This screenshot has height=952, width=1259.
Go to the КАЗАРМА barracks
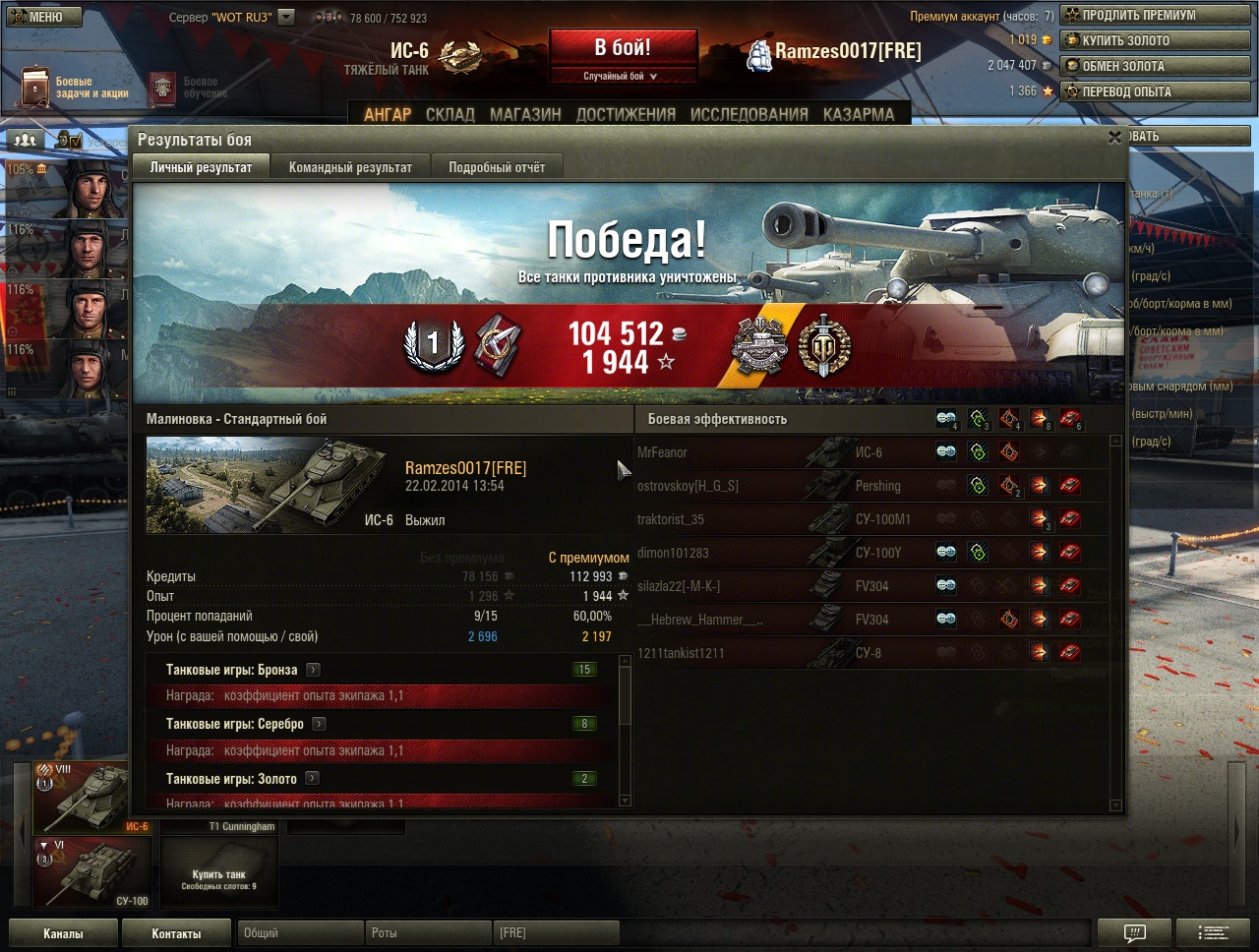tap(859, 114)
